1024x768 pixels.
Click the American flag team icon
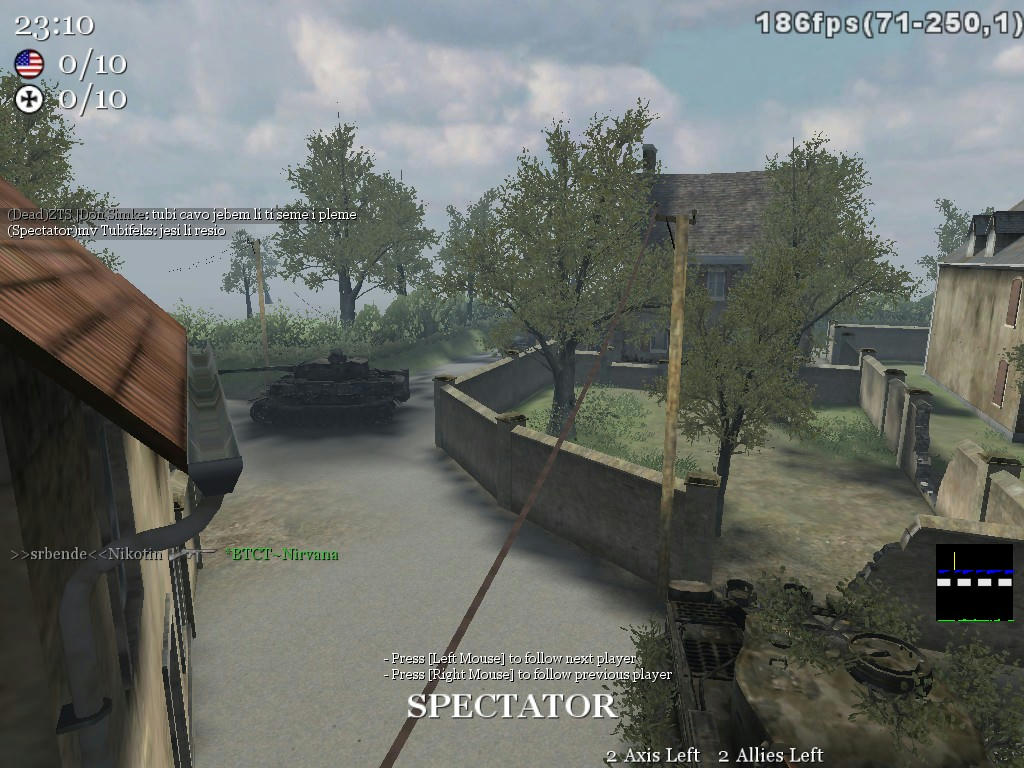(x=29, y=65)
